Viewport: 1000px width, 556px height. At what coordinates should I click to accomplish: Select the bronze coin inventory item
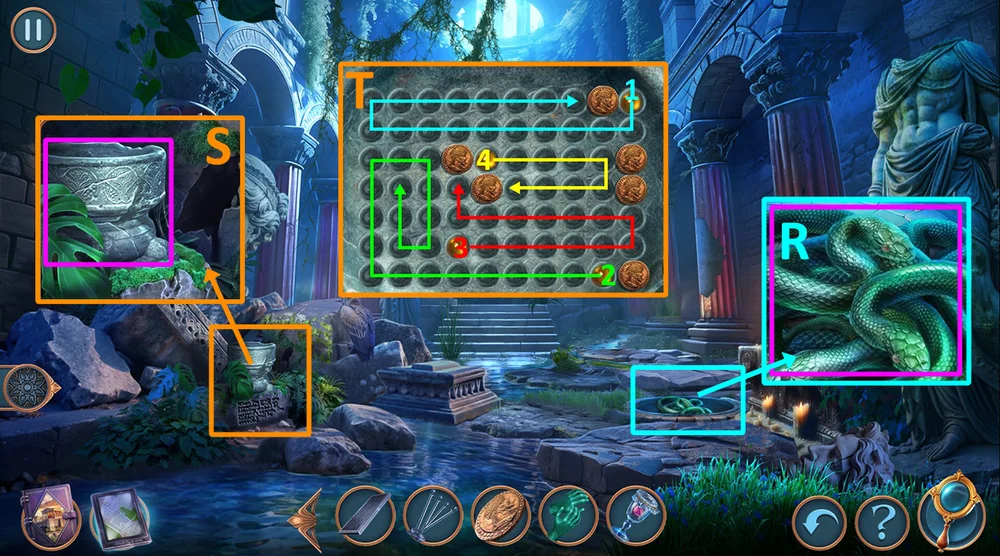500,516
